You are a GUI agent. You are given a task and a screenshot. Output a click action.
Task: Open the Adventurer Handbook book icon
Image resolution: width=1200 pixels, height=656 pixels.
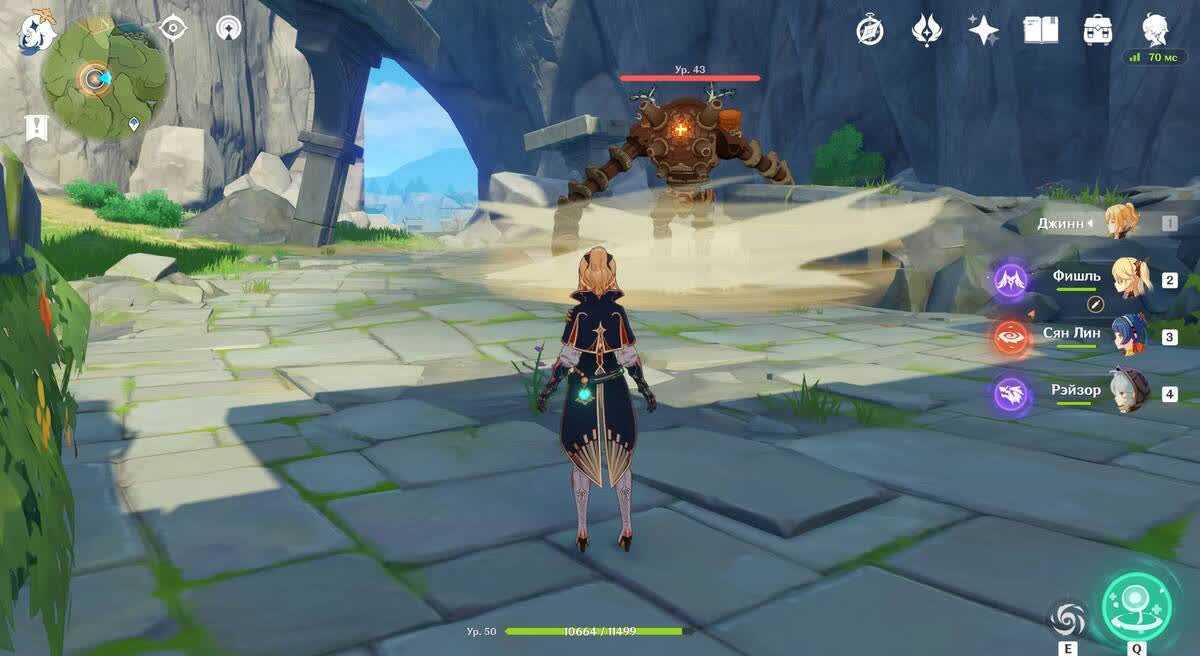[x=1041, y=30]
